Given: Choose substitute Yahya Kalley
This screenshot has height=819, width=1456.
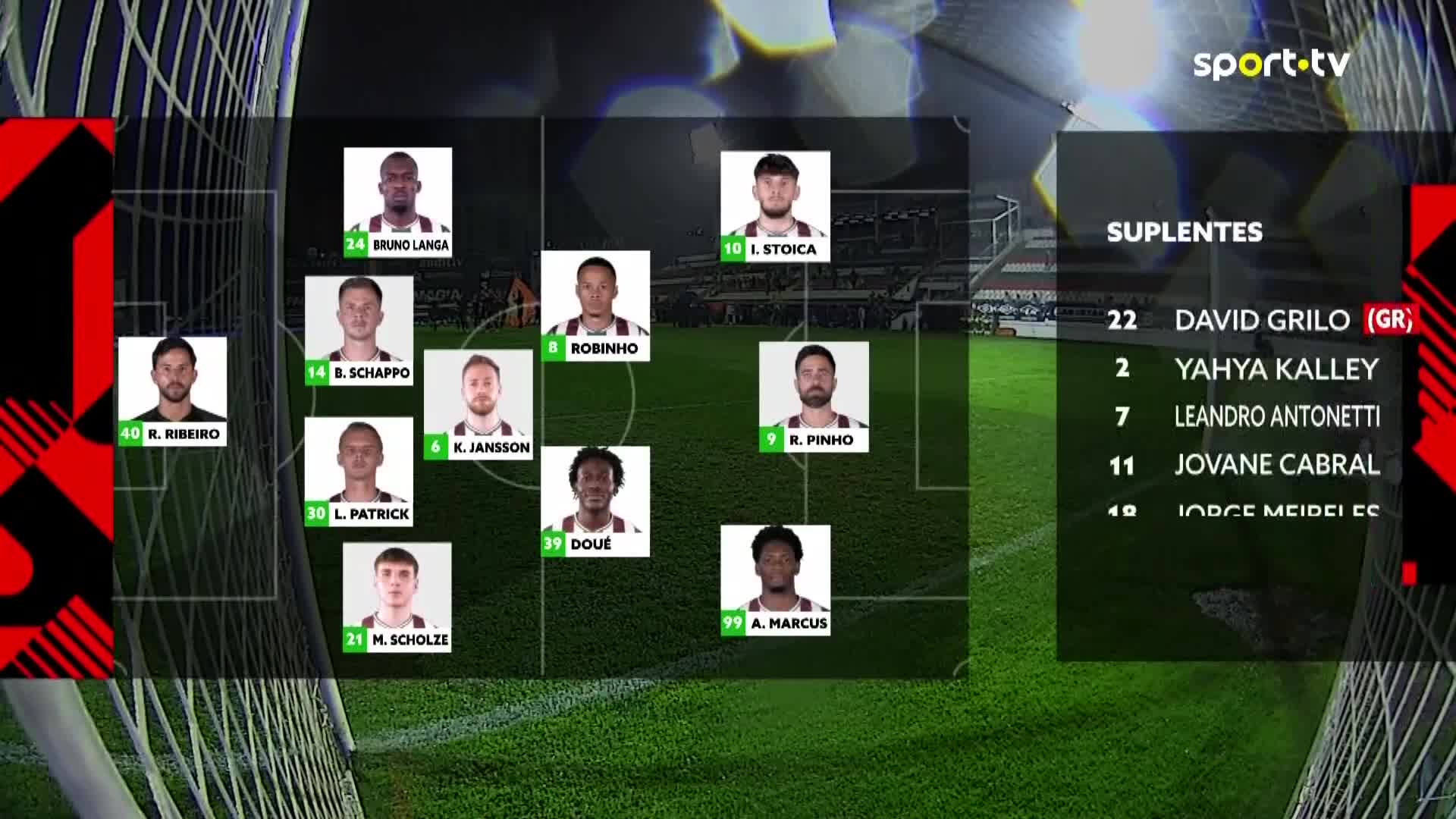Looking at the screenshot, I should 1276,369.
